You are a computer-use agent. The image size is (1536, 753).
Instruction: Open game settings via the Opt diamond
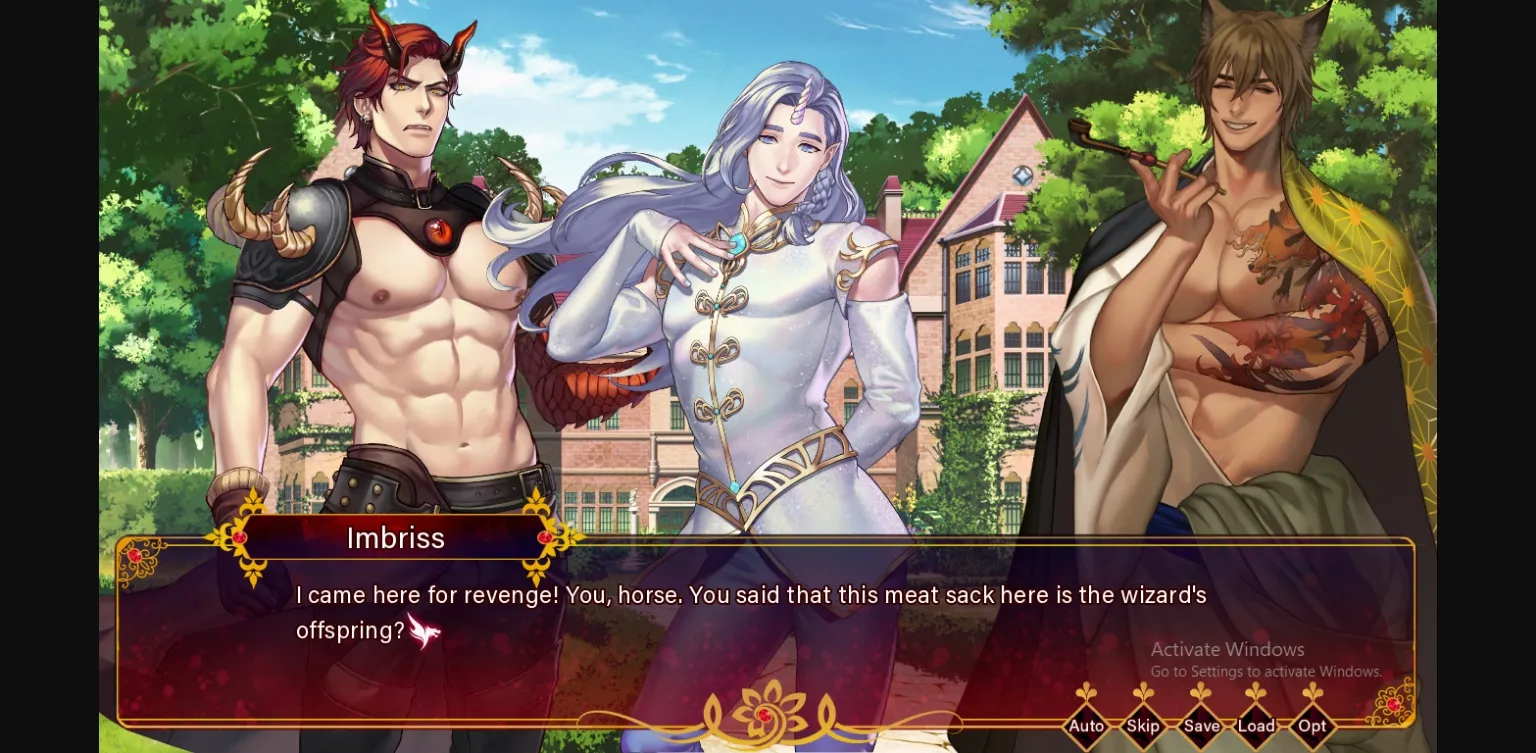[1312, 727]
